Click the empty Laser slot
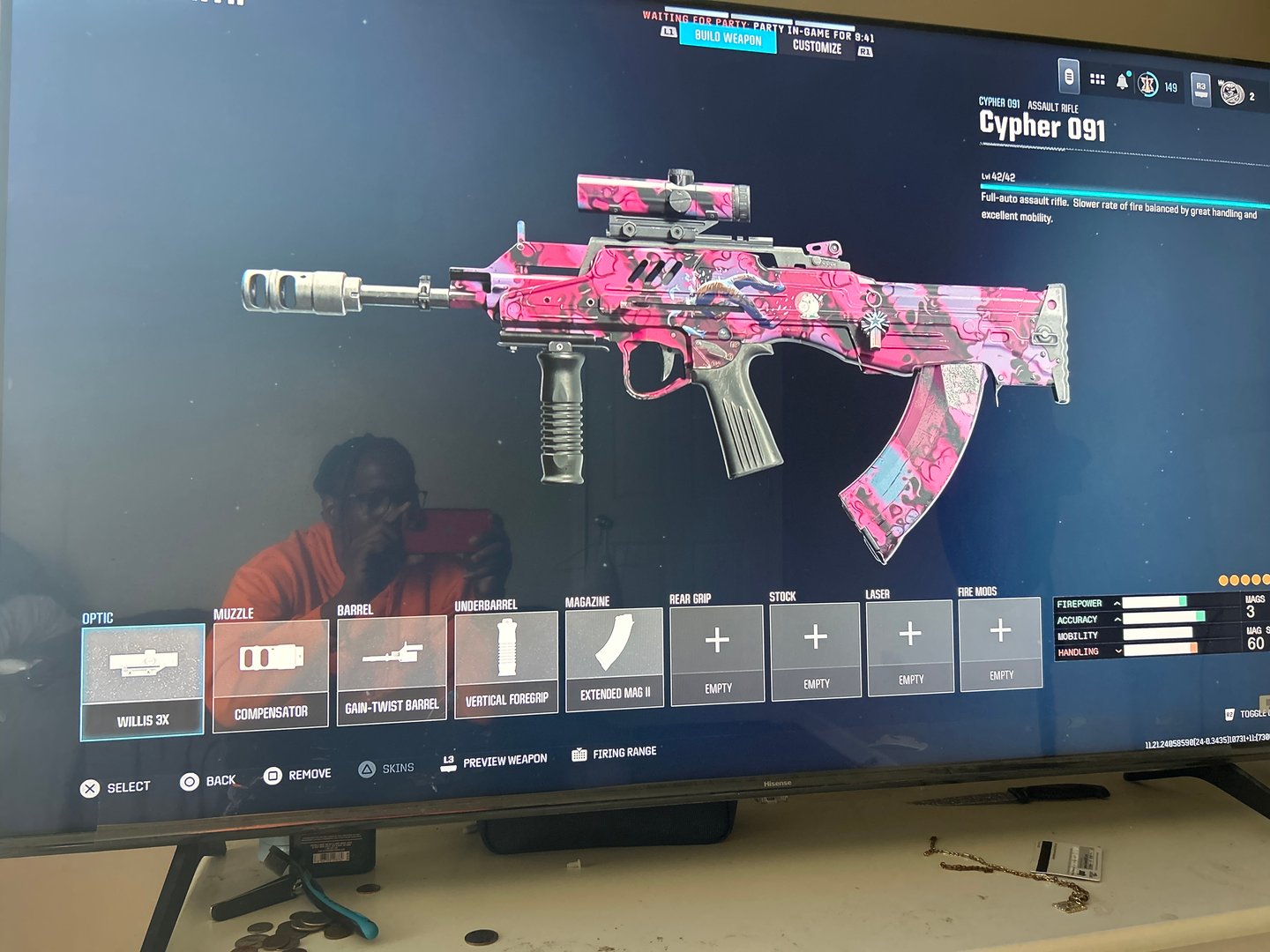Screen dimensions: 1270x952 (910, 645)
